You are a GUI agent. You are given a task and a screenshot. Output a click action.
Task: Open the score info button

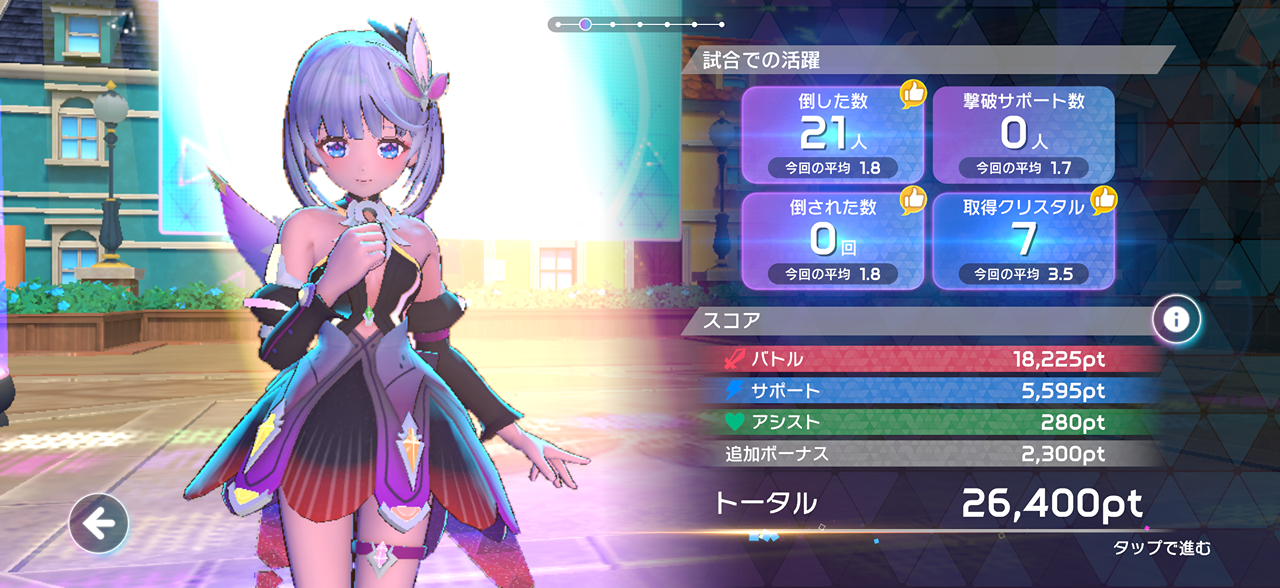pyautogui.click(x=1176, y=319)
